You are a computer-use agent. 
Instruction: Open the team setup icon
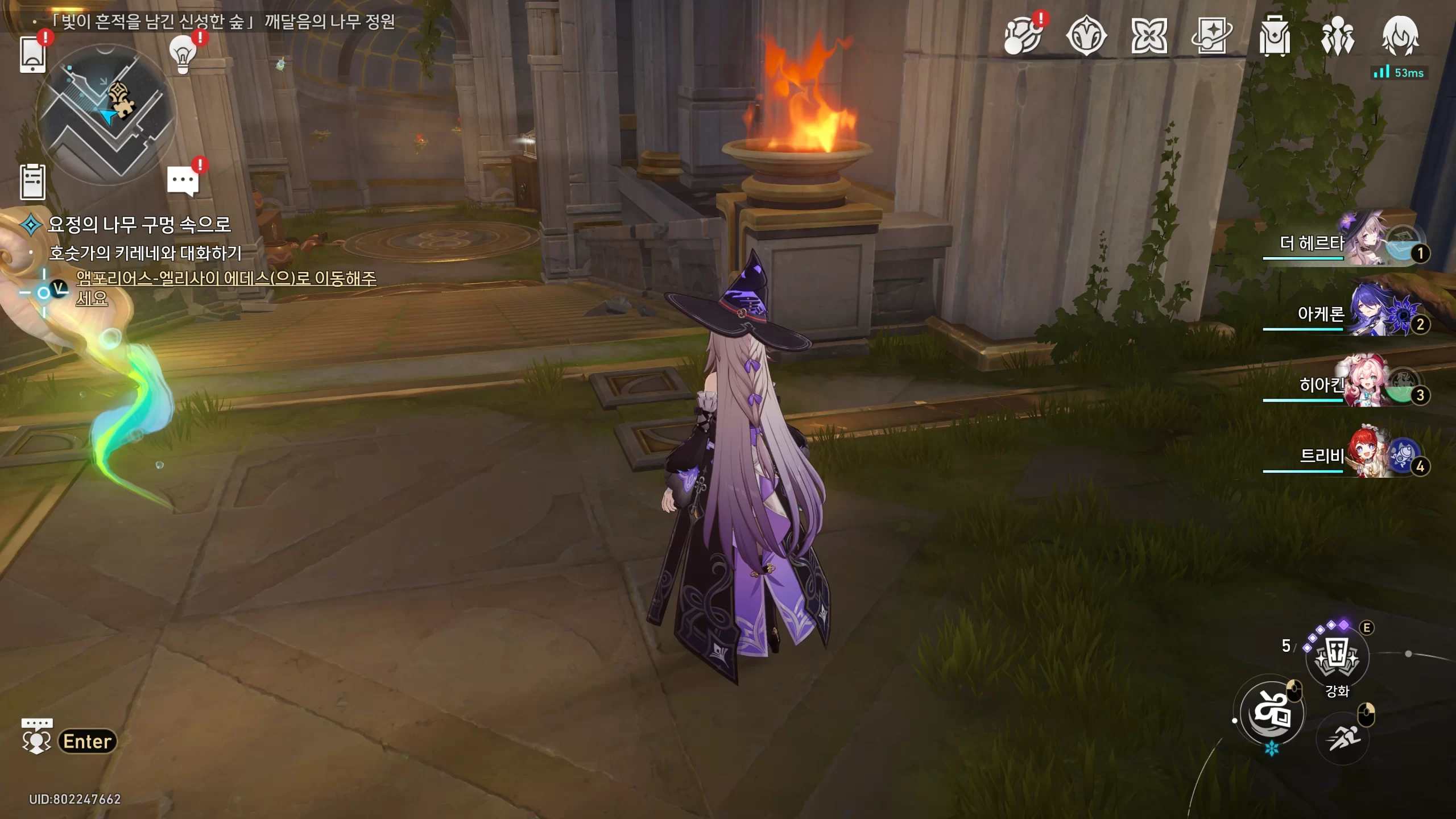(x=1337, y=36)
